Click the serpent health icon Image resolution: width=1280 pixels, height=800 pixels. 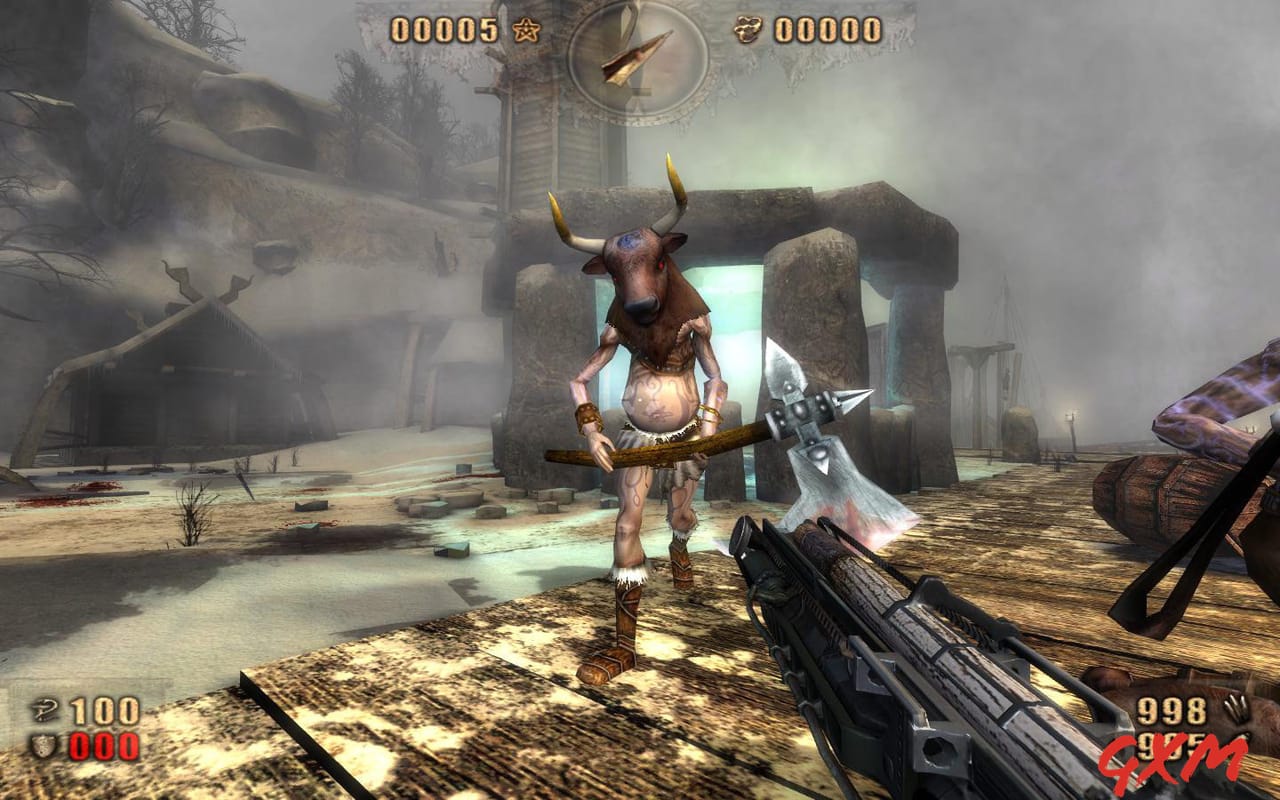coord(44,710)
